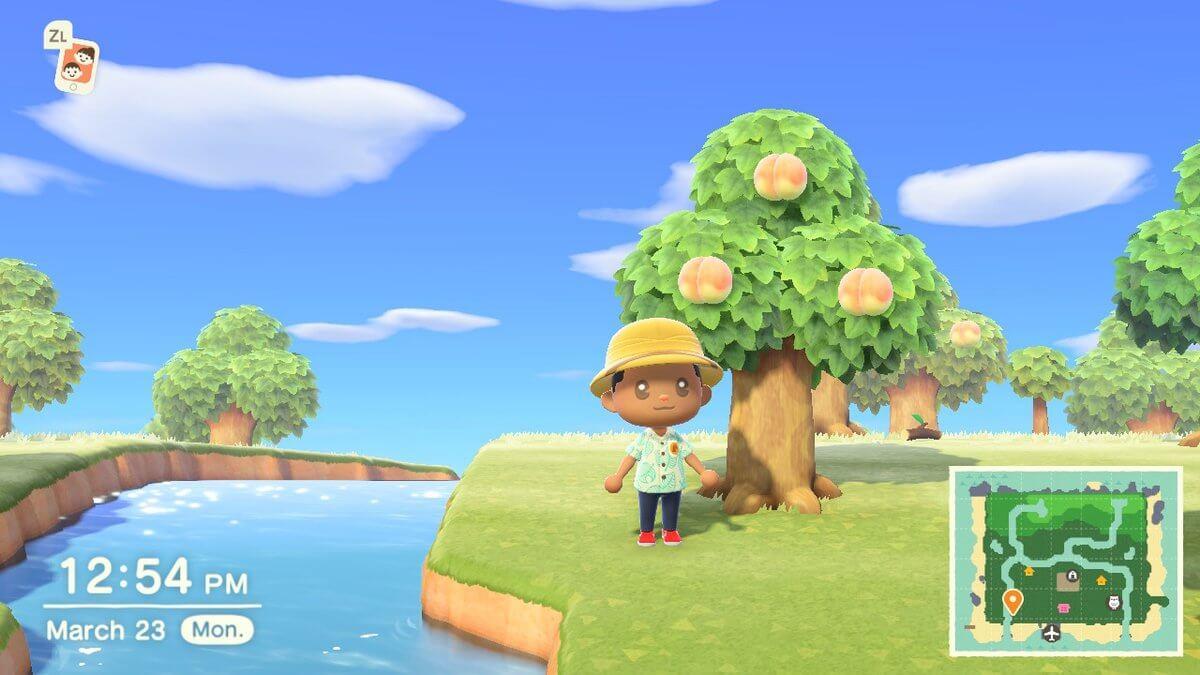Click the airport airplane icon on minimap
The height and width of the screenshot is (675, 1200).
click(x=1051, y=632)
